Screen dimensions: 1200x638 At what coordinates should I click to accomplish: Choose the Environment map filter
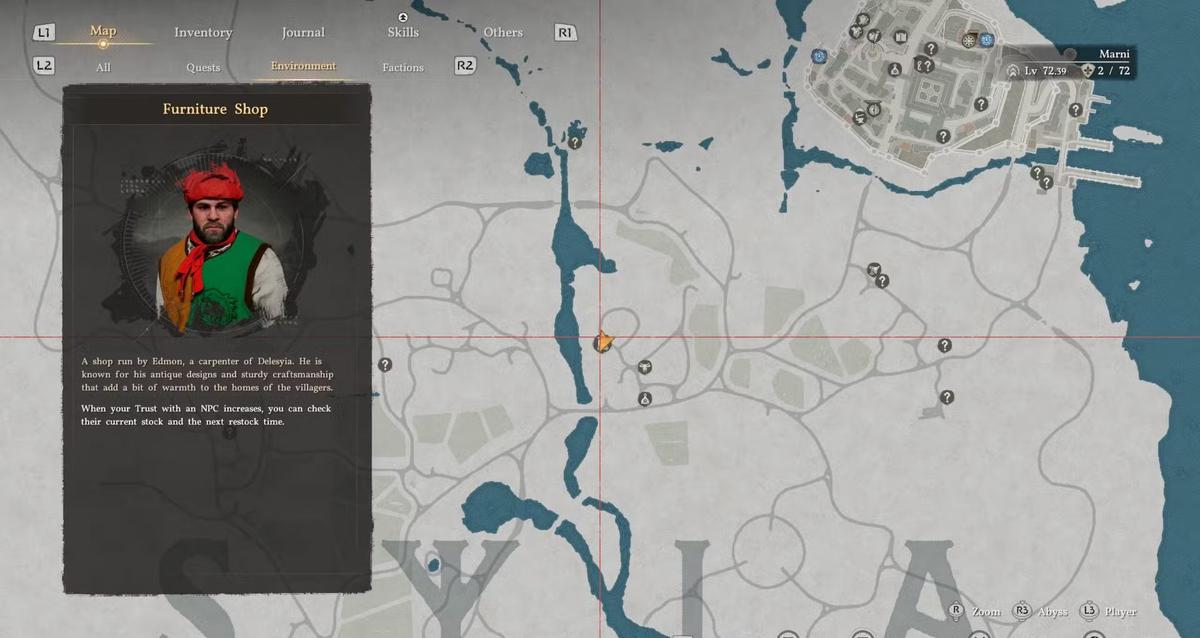pos(303,67)
